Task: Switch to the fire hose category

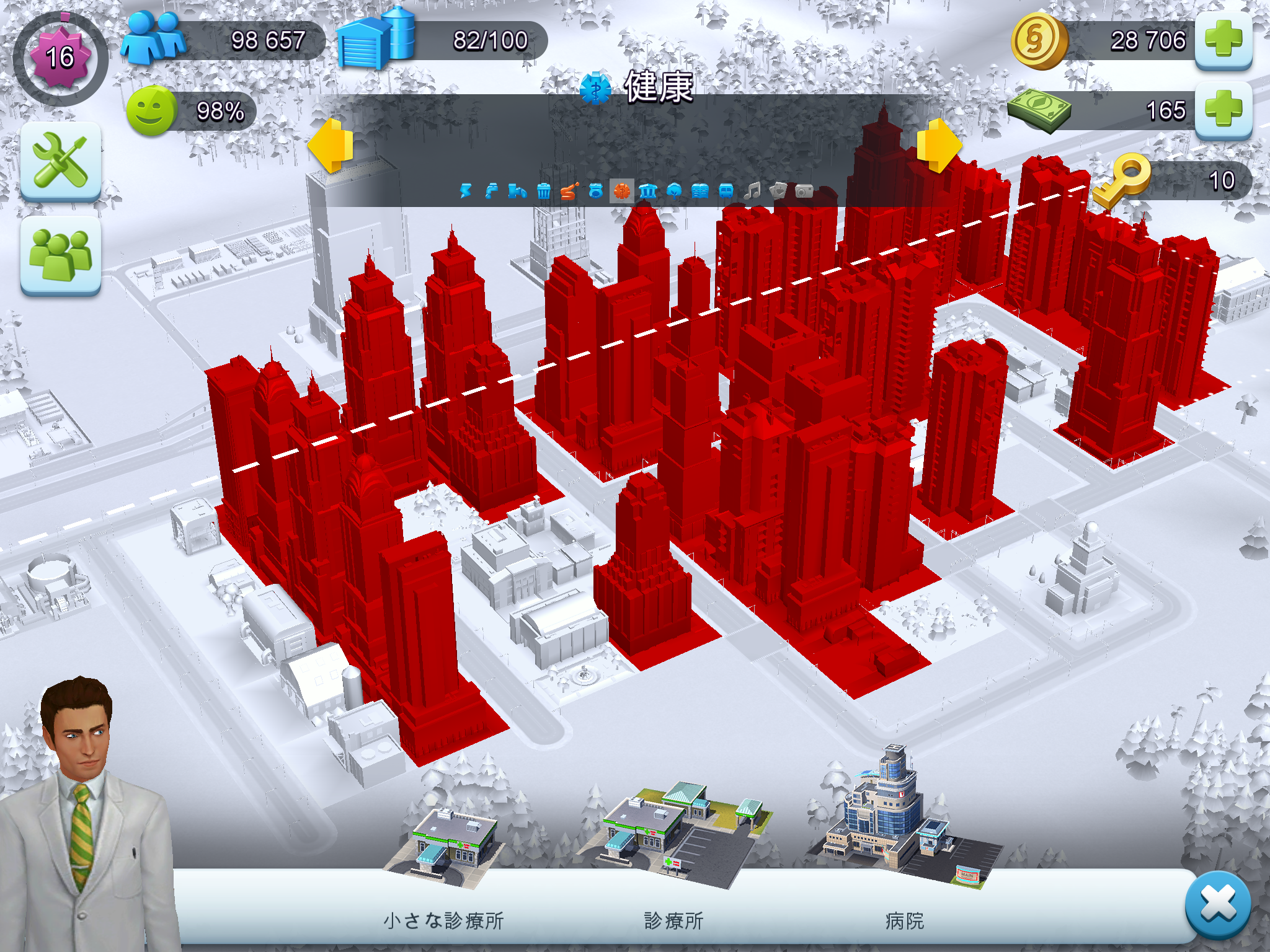Action: coord(569,191)
